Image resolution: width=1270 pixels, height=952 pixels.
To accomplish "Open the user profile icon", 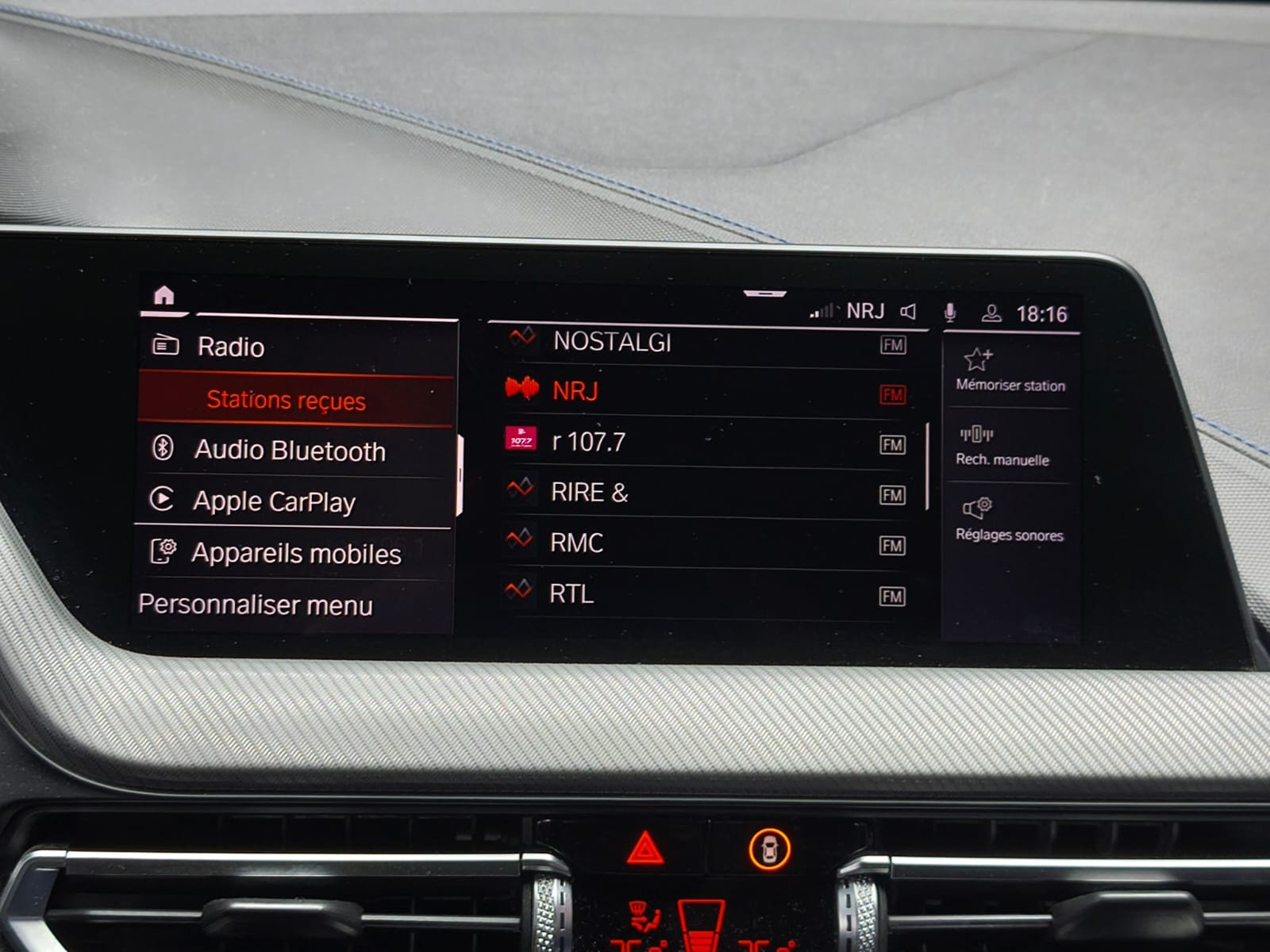I will 991,313.
